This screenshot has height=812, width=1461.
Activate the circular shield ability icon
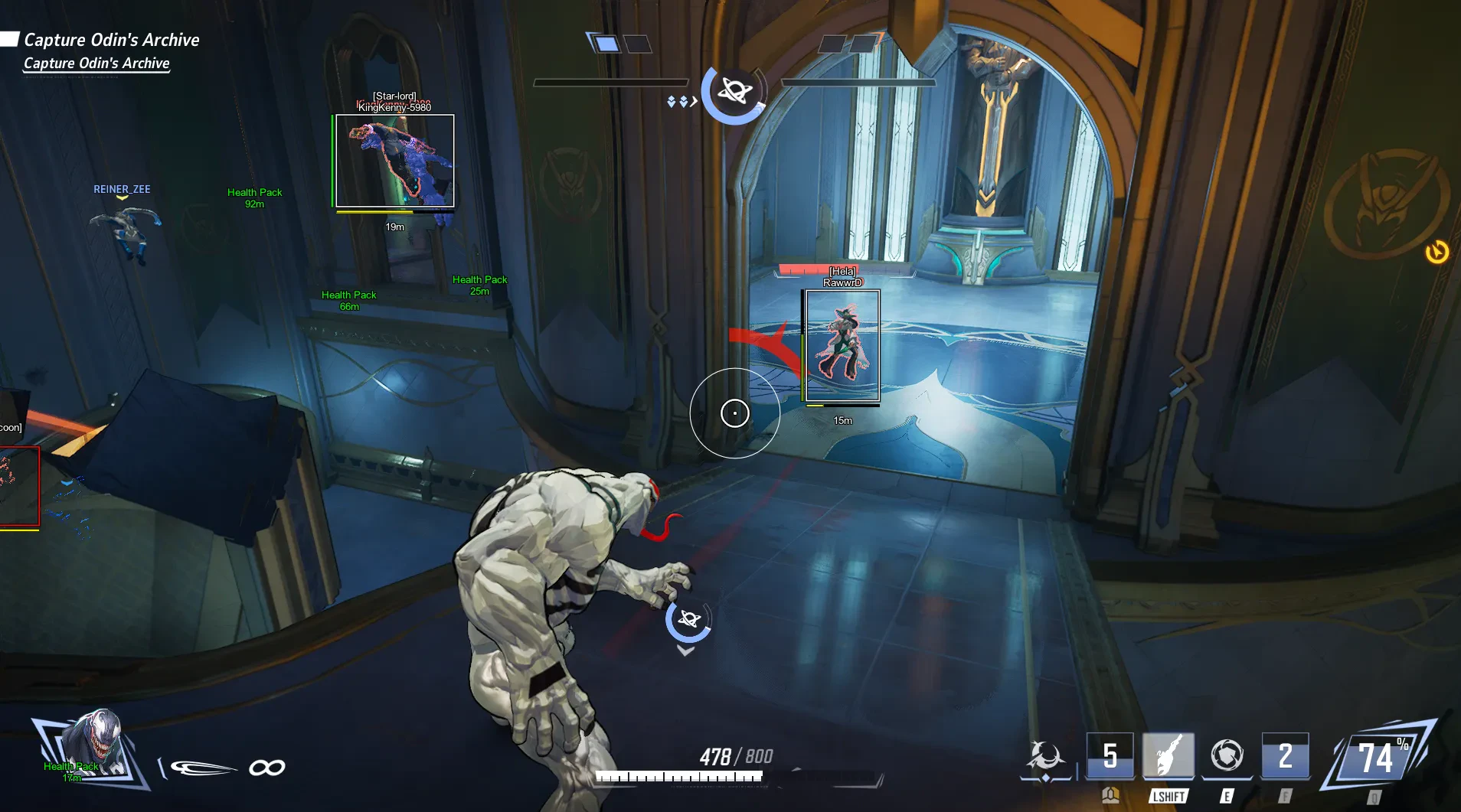(x=1227, y=756)
